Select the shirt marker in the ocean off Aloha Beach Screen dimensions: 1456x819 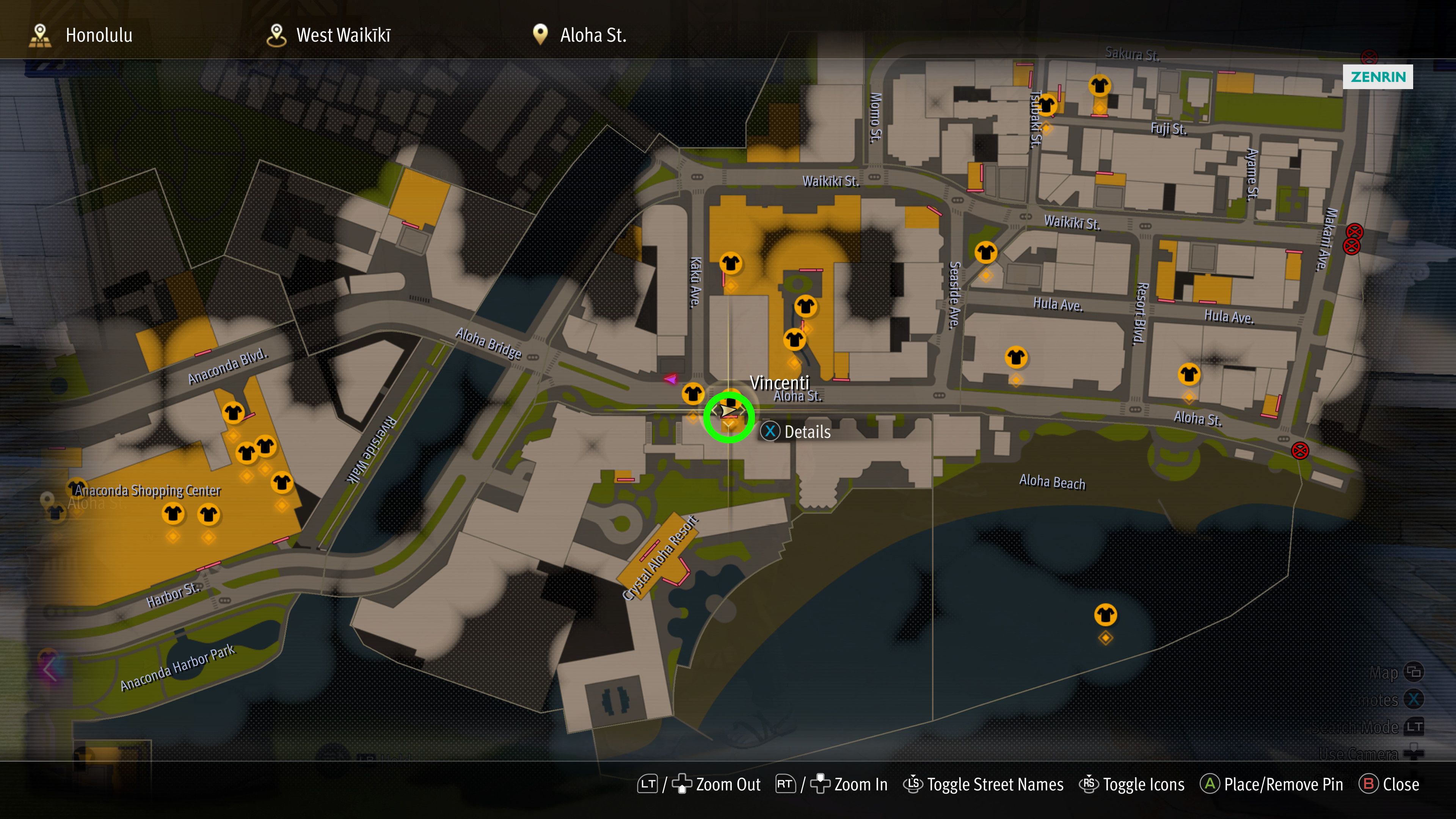pos(1105,614)
